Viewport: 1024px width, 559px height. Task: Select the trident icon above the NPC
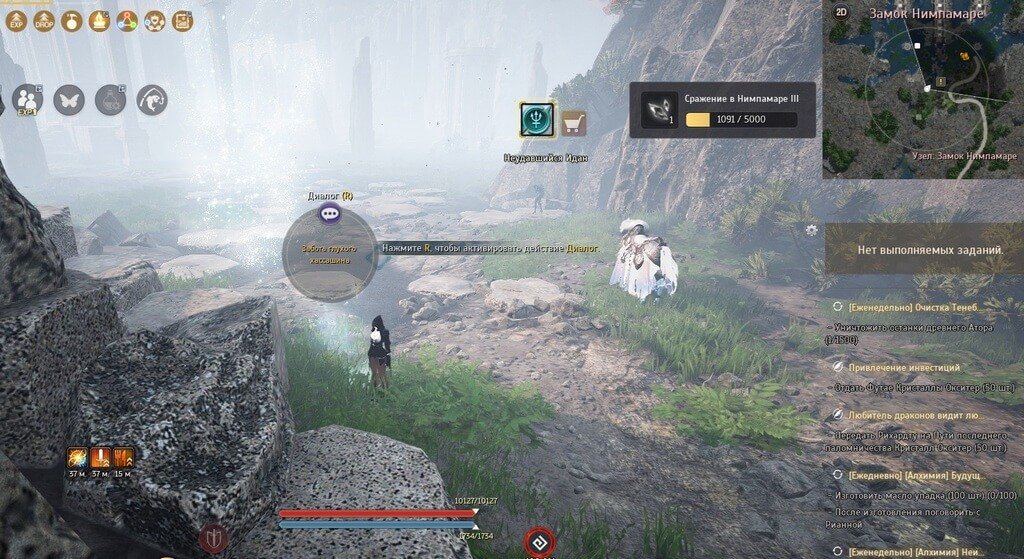pyautogui.click(x=536, y=120)
